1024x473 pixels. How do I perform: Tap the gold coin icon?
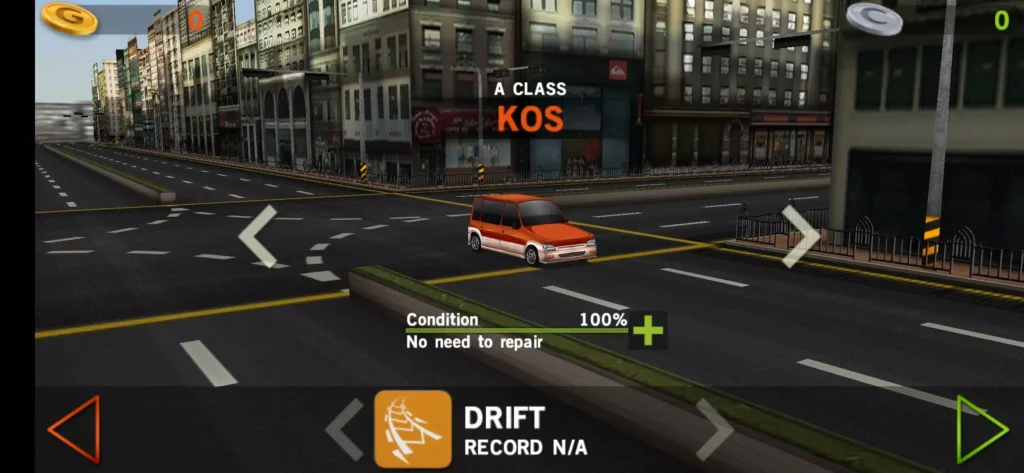pos(69,18)
